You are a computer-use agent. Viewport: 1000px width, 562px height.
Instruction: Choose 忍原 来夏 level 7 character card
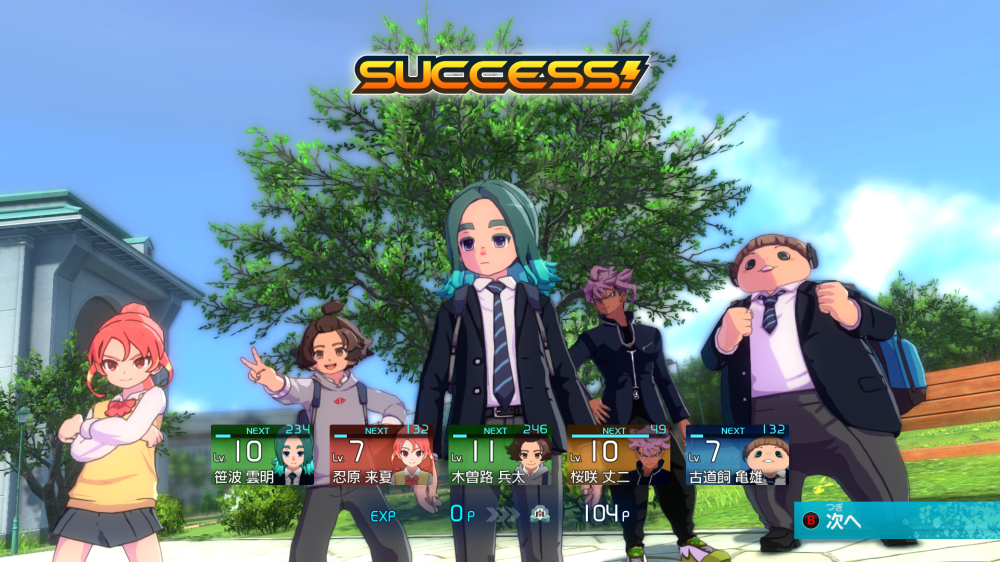click(382, 456)
